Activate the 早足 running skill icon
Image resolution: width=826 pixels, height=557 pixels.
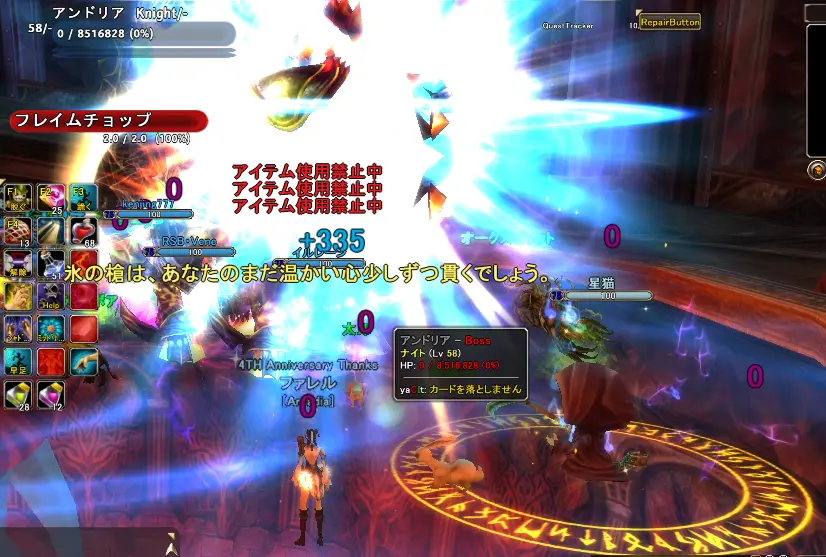(x=19, y=362)
